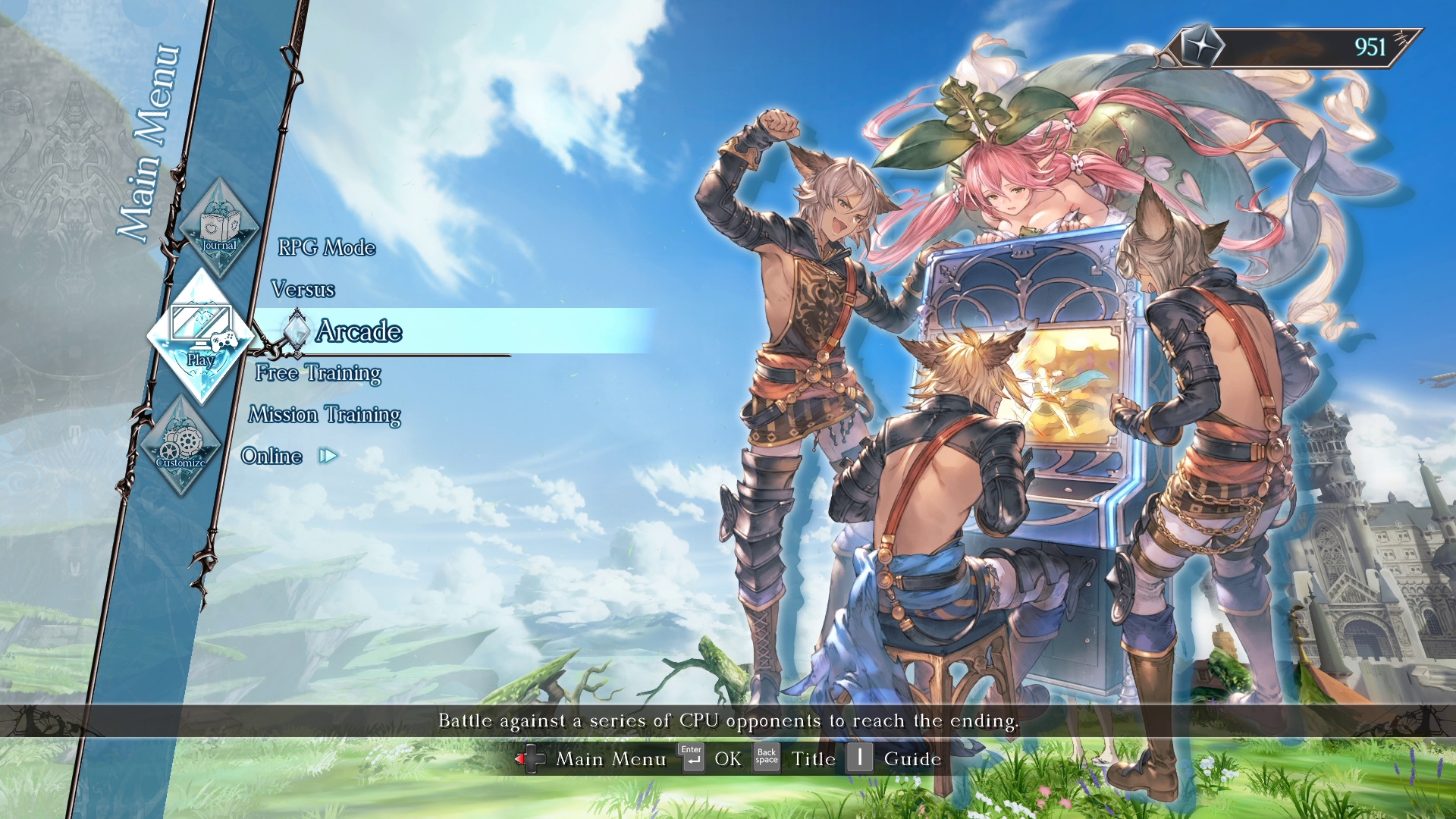1456x819 pixels.
Task: Choose Free Training
Action: tap(318, 373)
